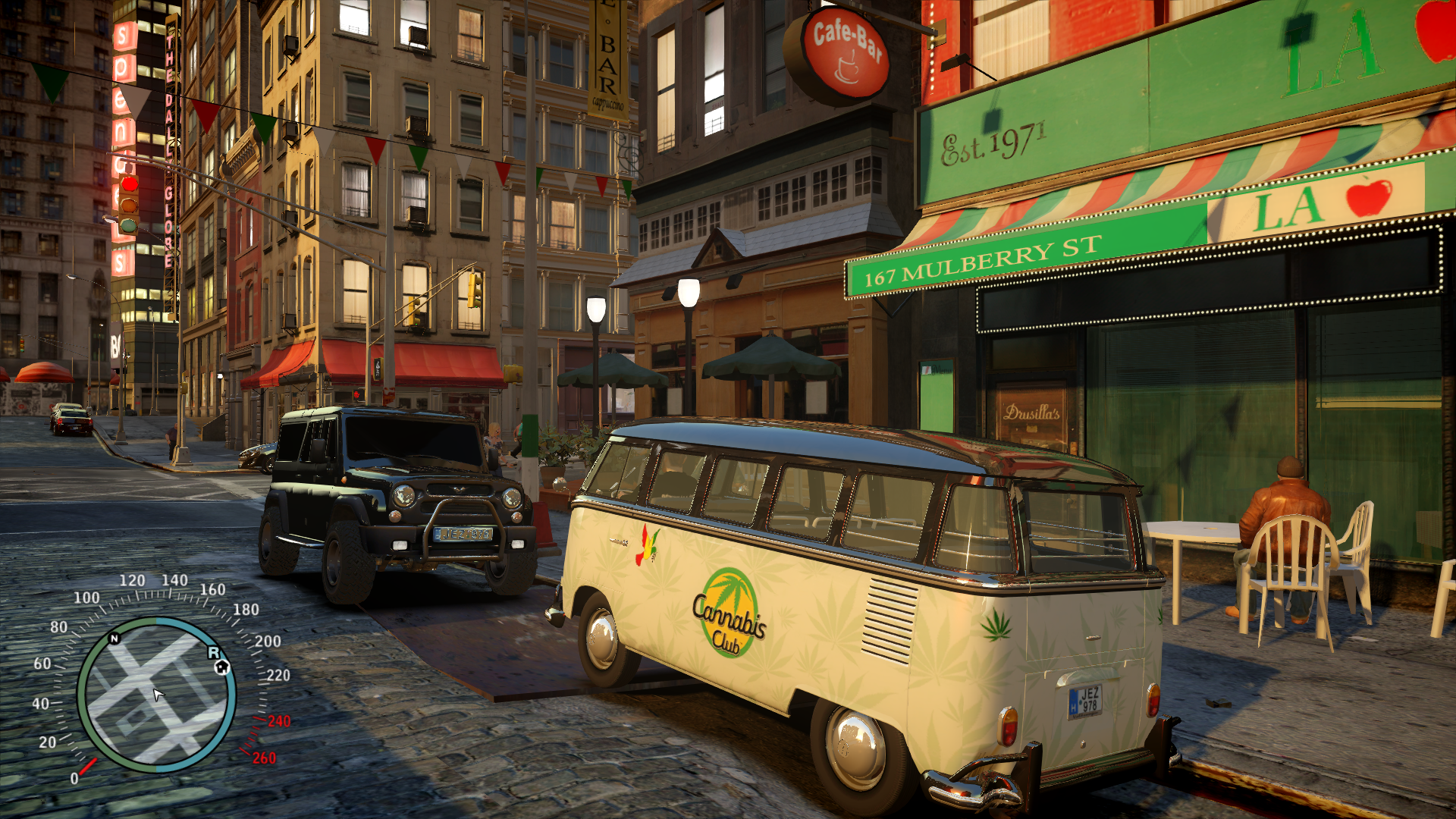Click the north compass marker on the radar
1456x819 pixels.
(115, 639)
